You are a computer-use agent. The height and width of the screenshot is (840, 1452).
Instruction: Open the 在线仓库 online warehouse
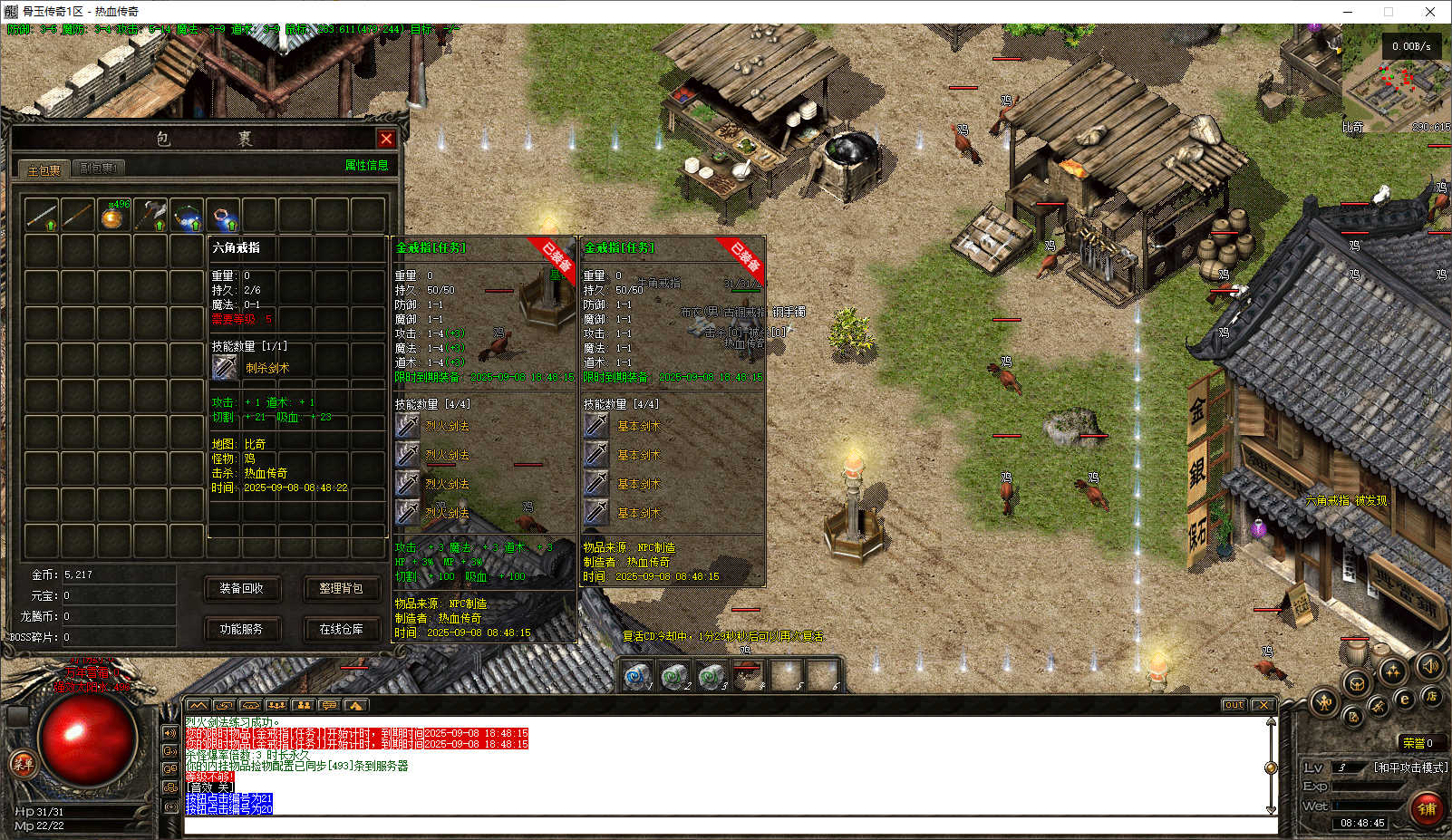(341, 629)
